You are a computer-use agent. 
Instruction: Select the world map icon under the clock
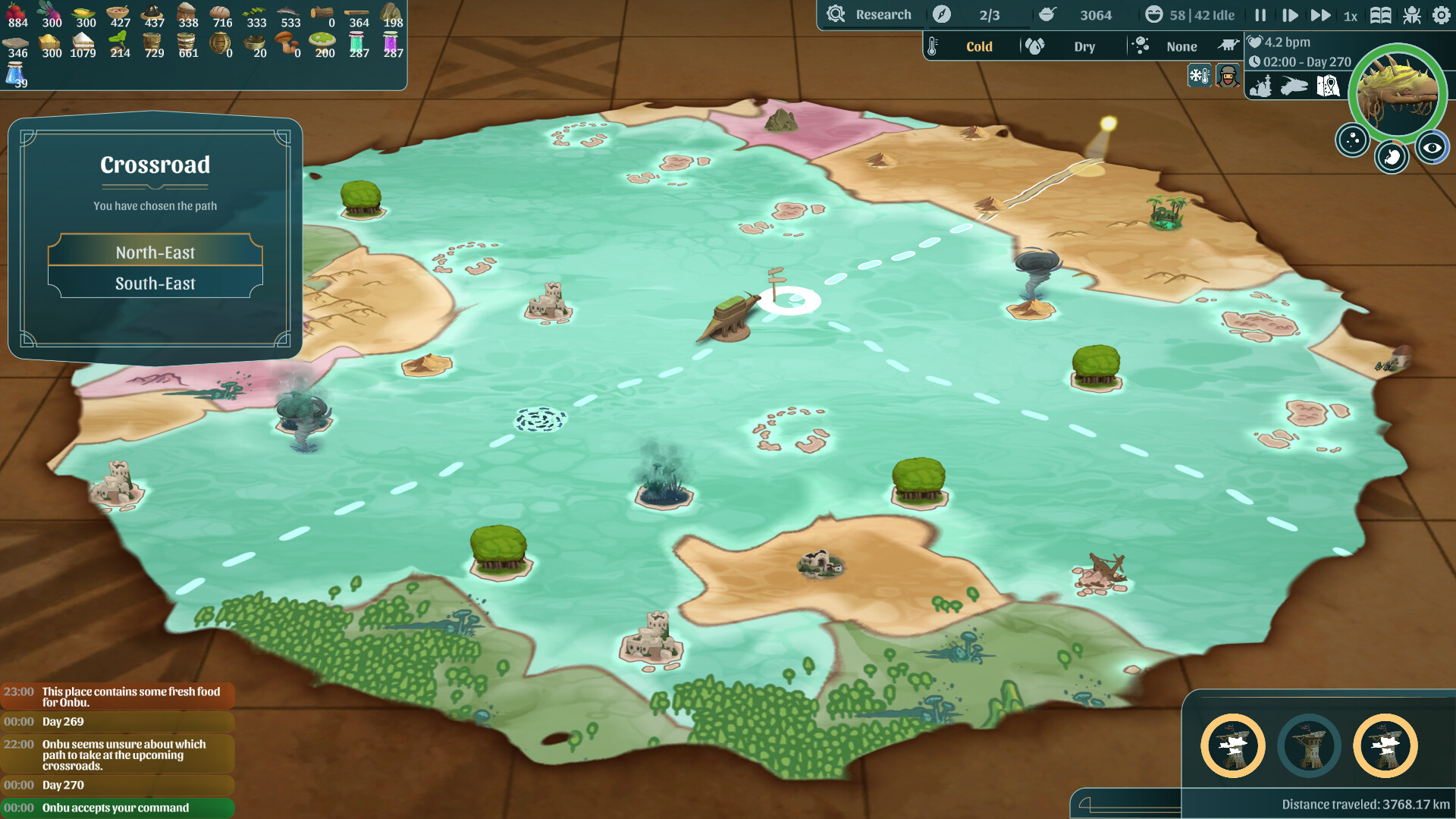tap(1329, 86)
